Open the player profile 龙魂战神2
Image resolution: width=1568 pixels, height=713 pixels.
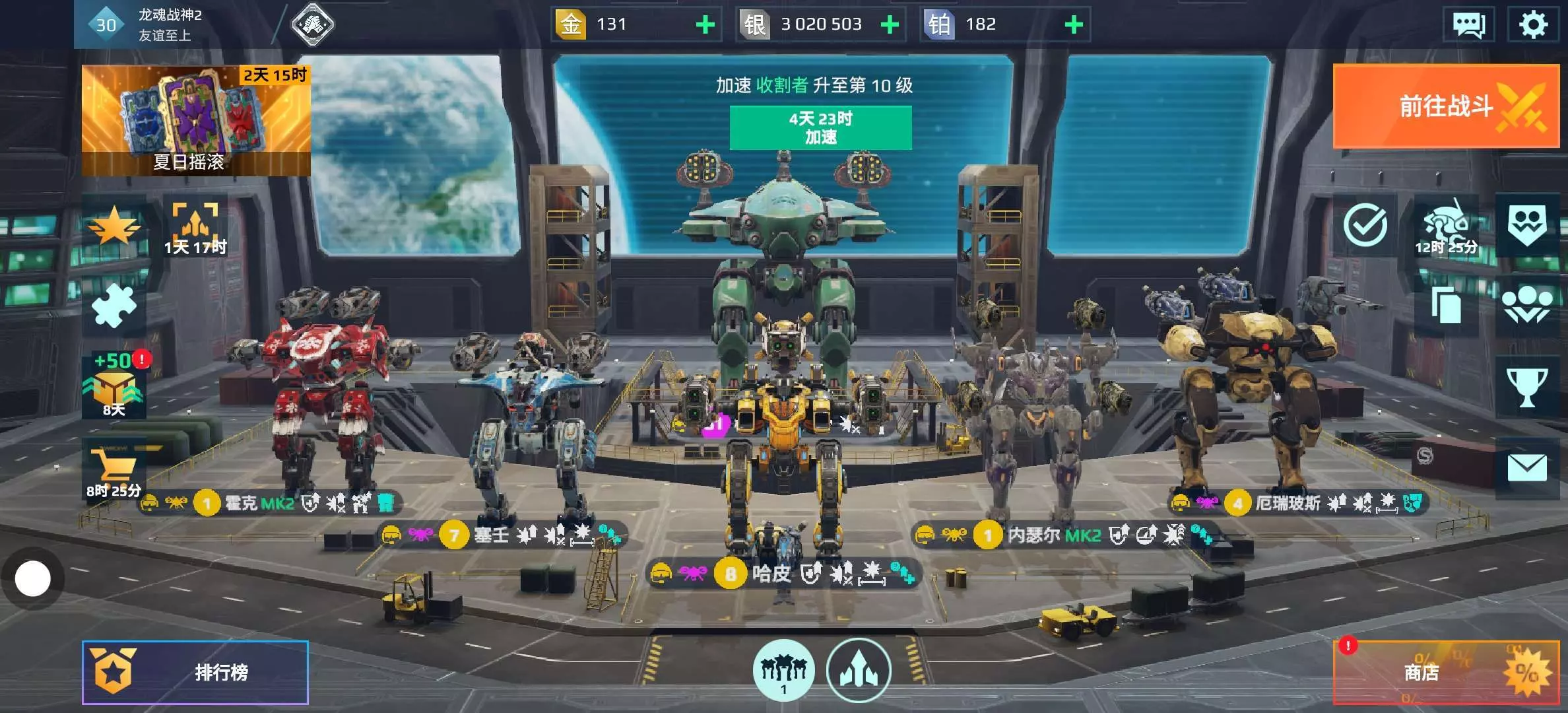tap(168, 24)
